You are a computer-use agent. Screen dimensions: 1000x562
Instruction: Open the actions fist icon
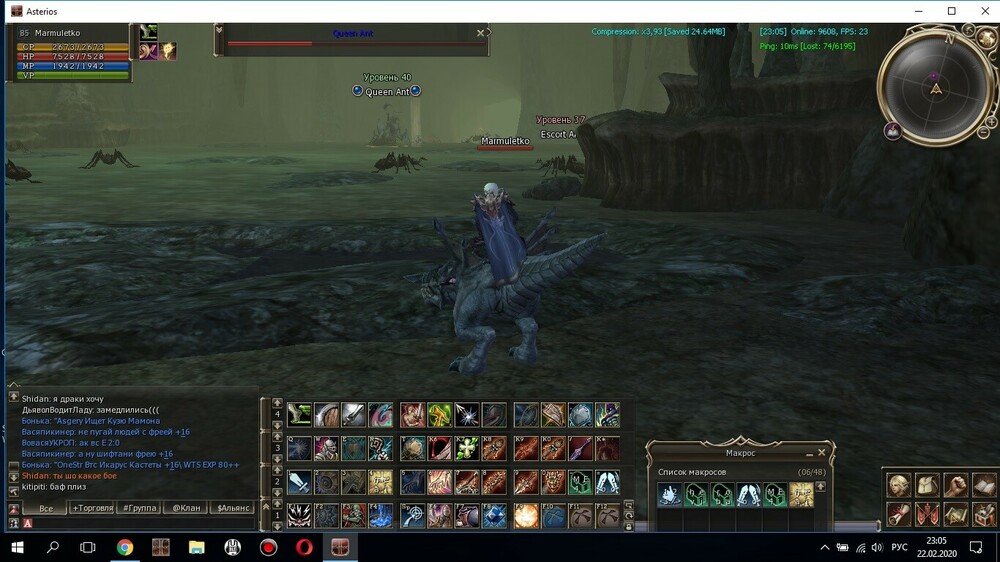[x=957, y=485]
